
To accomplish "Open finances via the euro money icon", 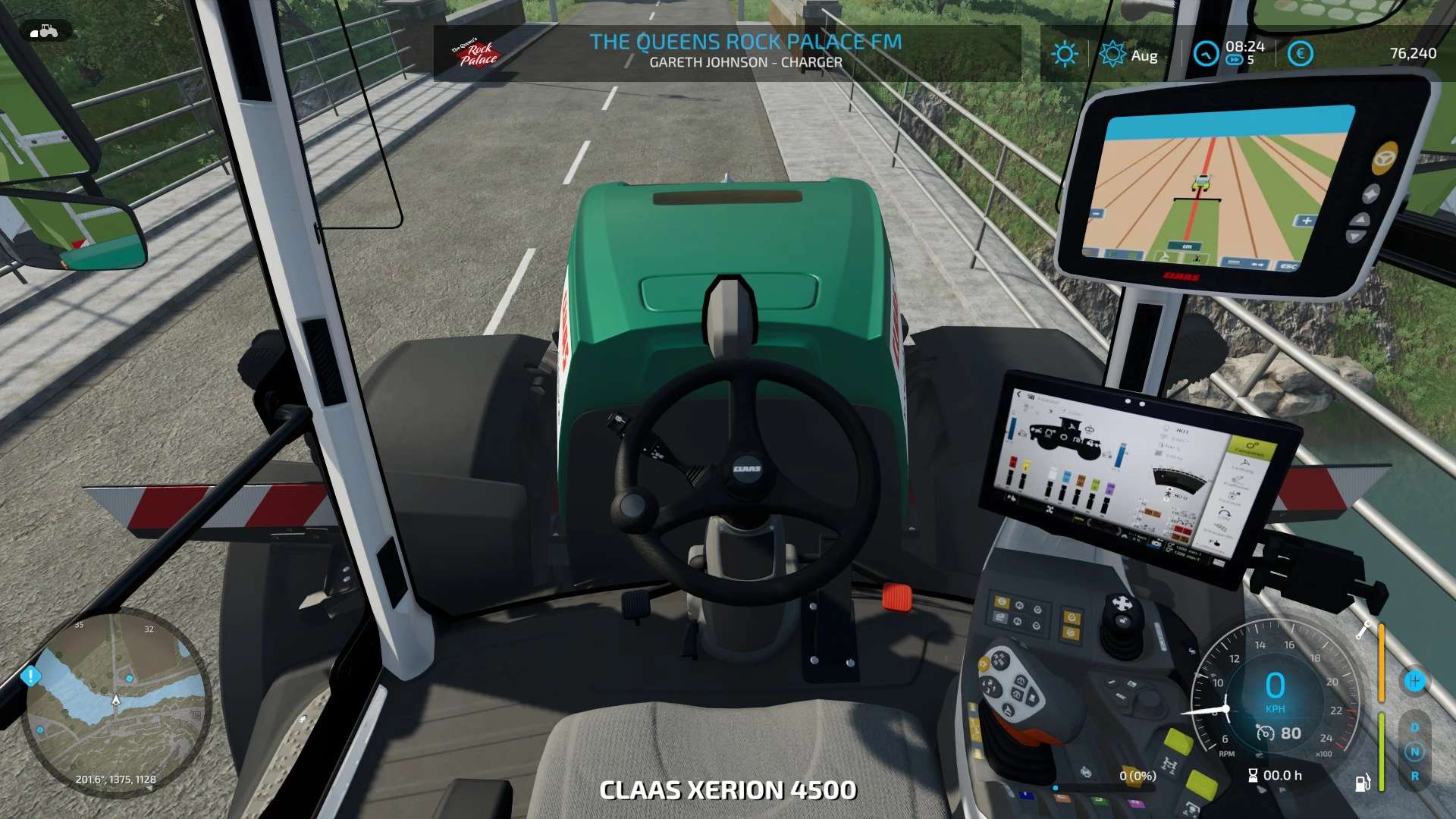I will click(1300, 54).
